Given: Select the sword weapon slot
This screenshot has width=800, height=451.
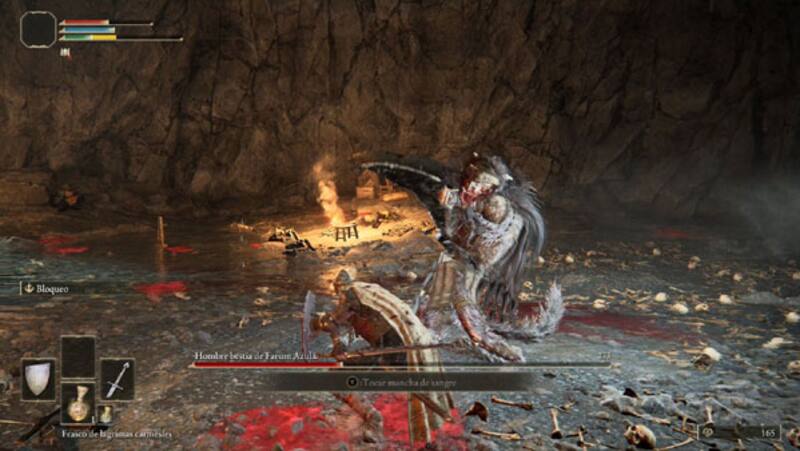Looking at the screenshot, I should (x=117, y=379).
